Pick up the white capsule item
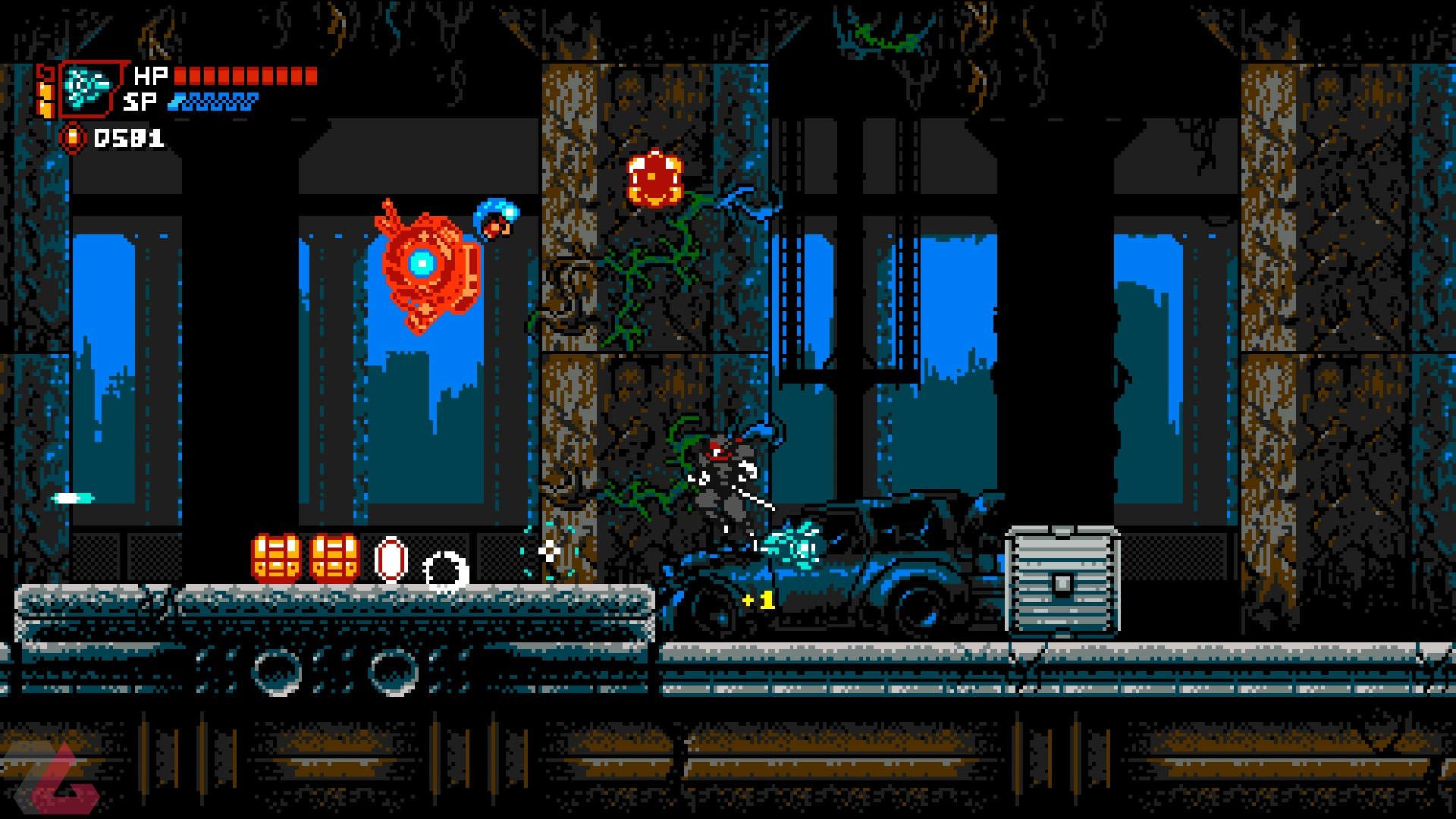The width and height of the screenshot is (1456, 819). point(391,560)
